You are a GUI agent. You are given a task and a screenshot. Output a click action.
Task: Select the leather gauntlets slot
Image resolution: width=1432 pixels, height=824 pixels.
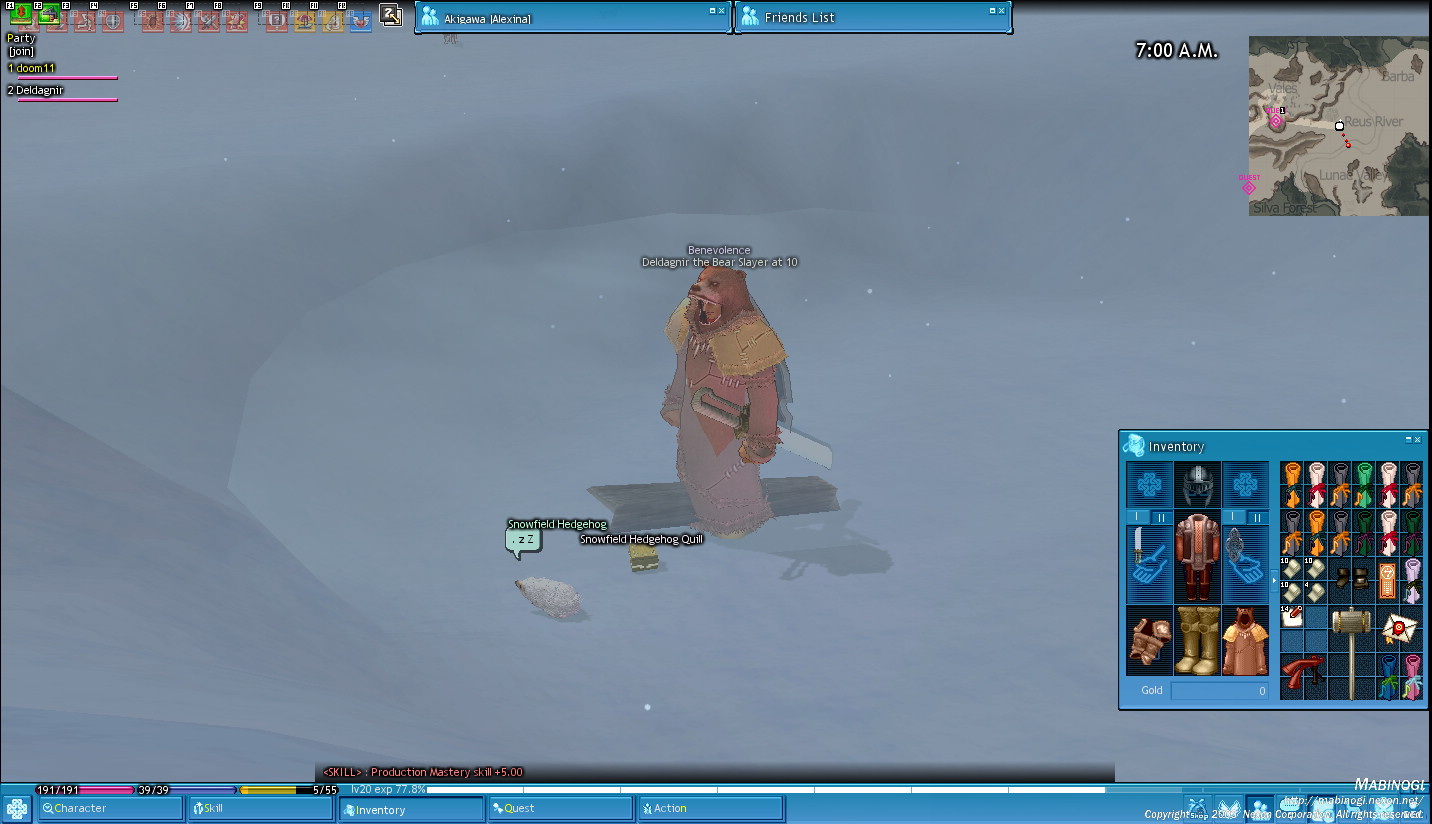(1149, 641)
